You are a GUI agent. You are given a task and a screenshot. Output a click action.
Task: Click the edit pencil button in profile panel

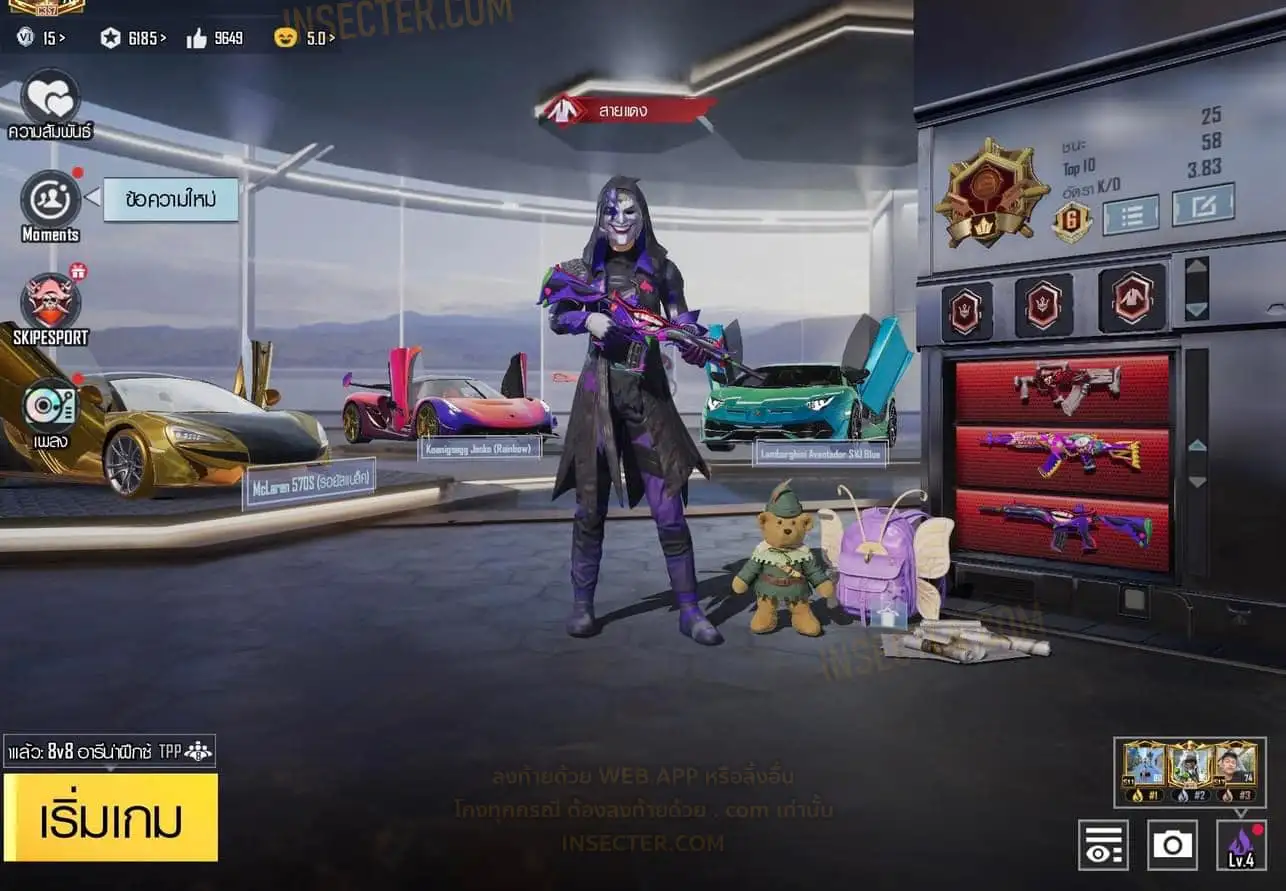pyautogui.click(x=1203, y=205)
